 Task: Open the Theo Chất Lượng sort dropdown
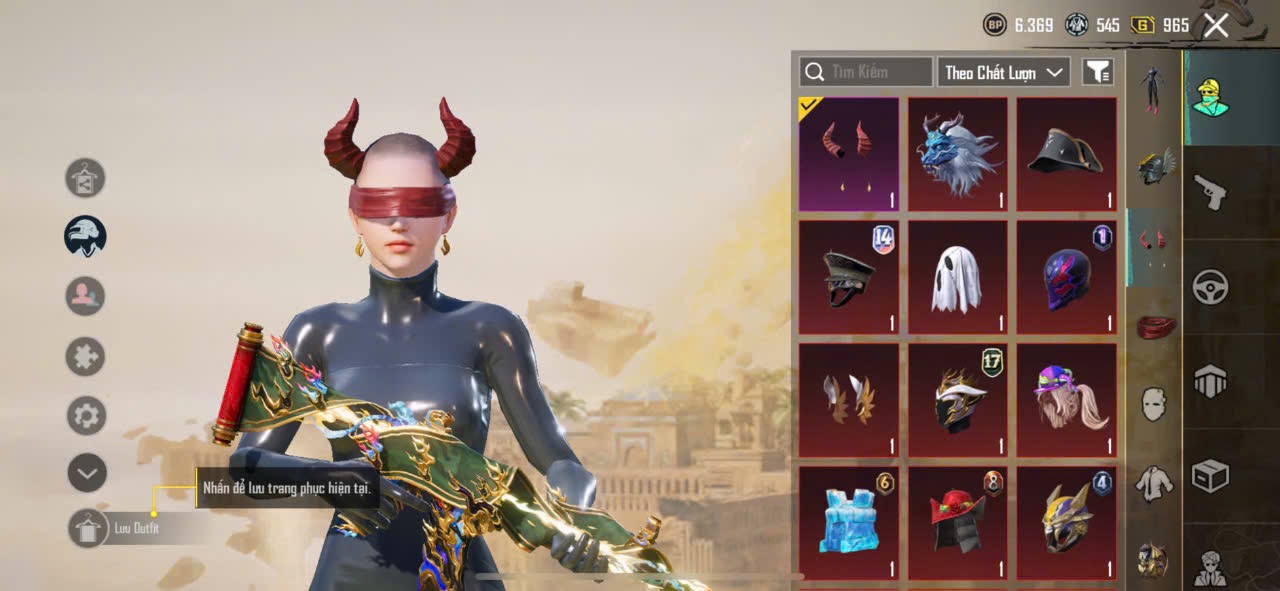(x=1003, y=72)
